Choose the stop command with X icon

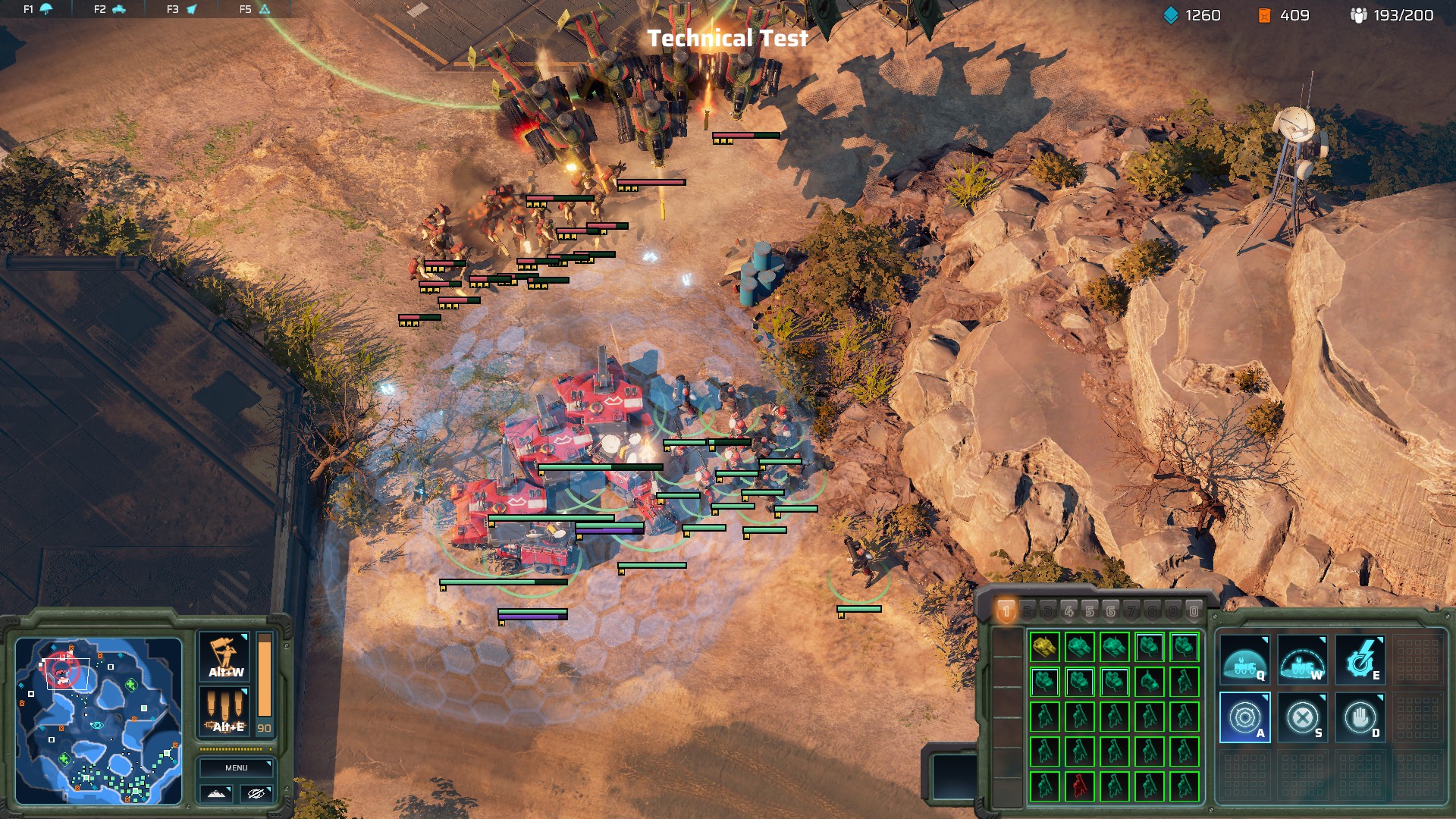(1302, 717)
